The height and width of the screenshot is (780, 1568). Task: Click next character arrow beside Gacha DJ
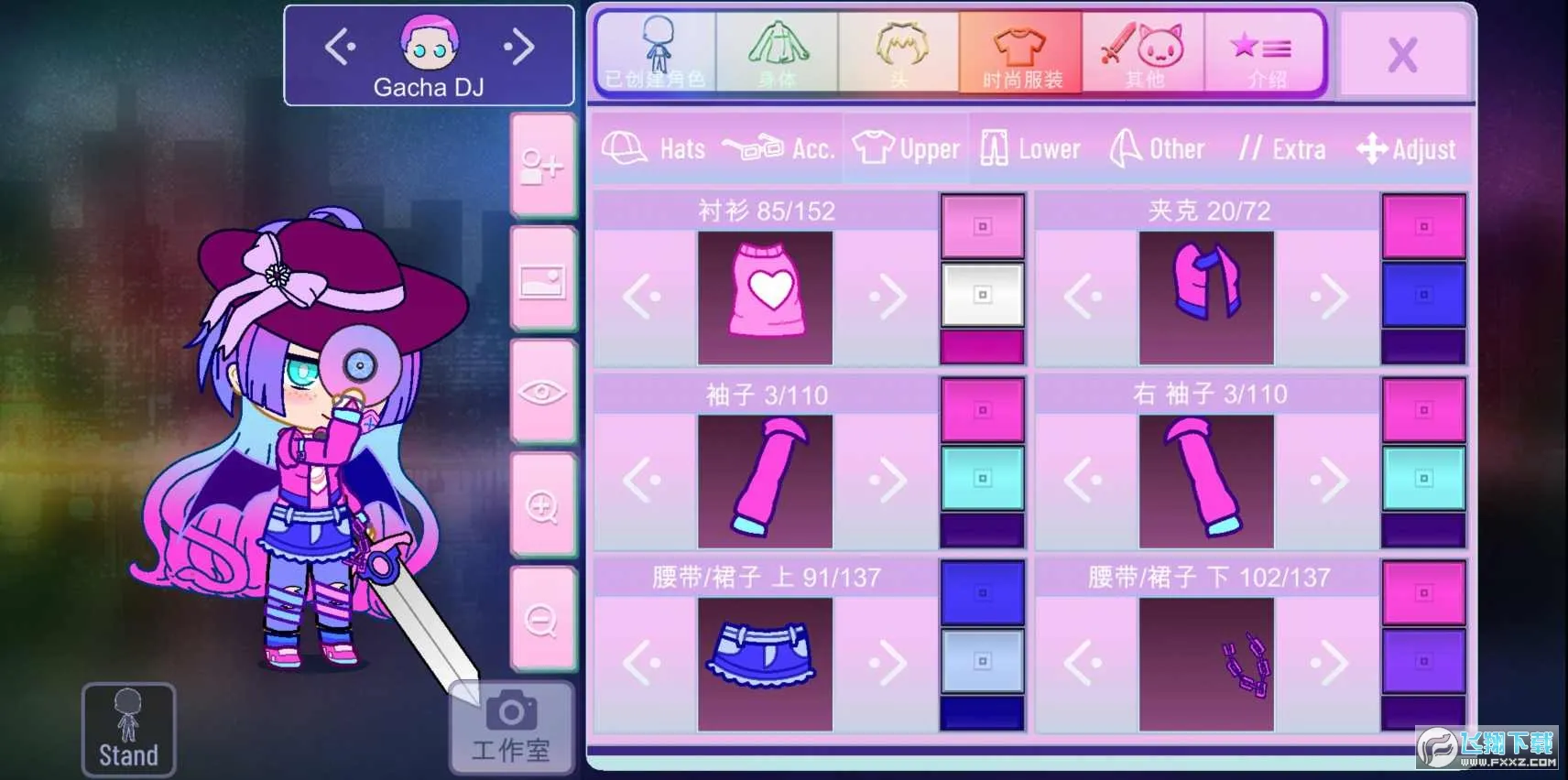point(518,48)
